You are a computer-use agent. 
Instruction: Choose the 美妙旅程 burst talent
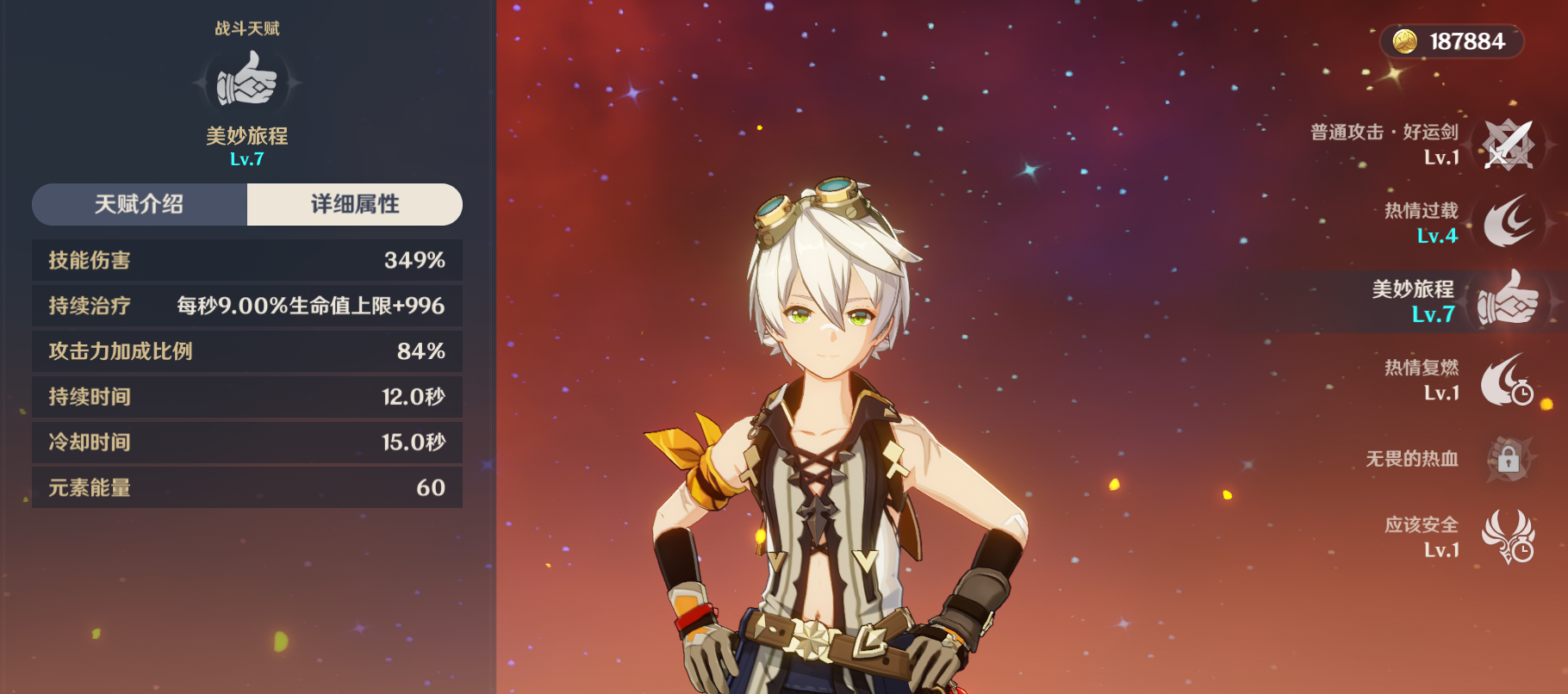pos(1508,301)
